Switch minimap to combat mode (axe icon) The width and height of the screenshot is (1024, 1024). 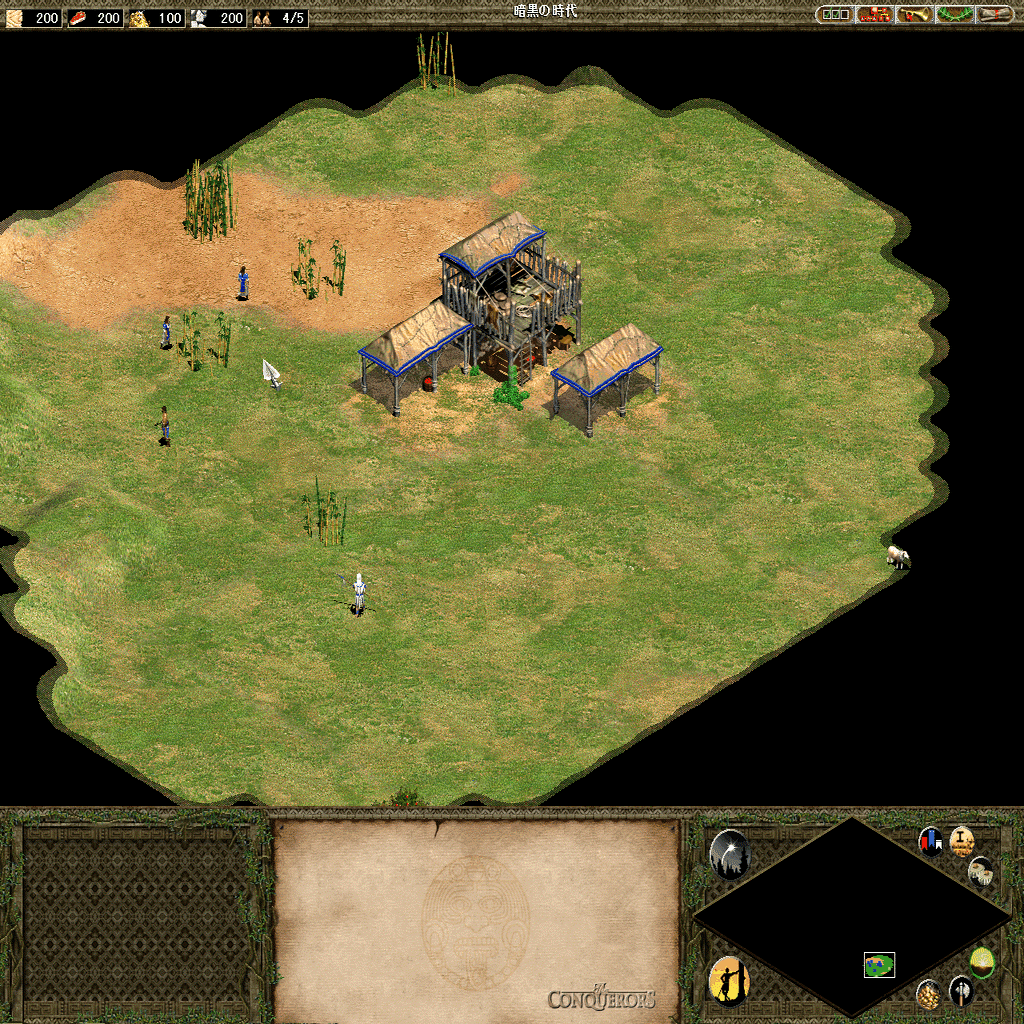[960, 991]
